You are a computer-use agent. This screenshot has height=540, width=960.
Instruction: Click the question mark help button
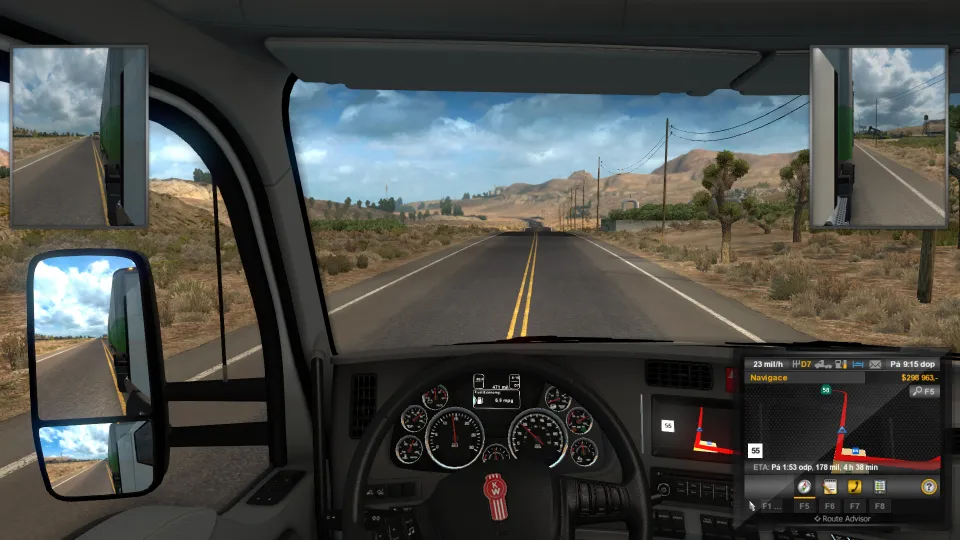tap(930, 487)
